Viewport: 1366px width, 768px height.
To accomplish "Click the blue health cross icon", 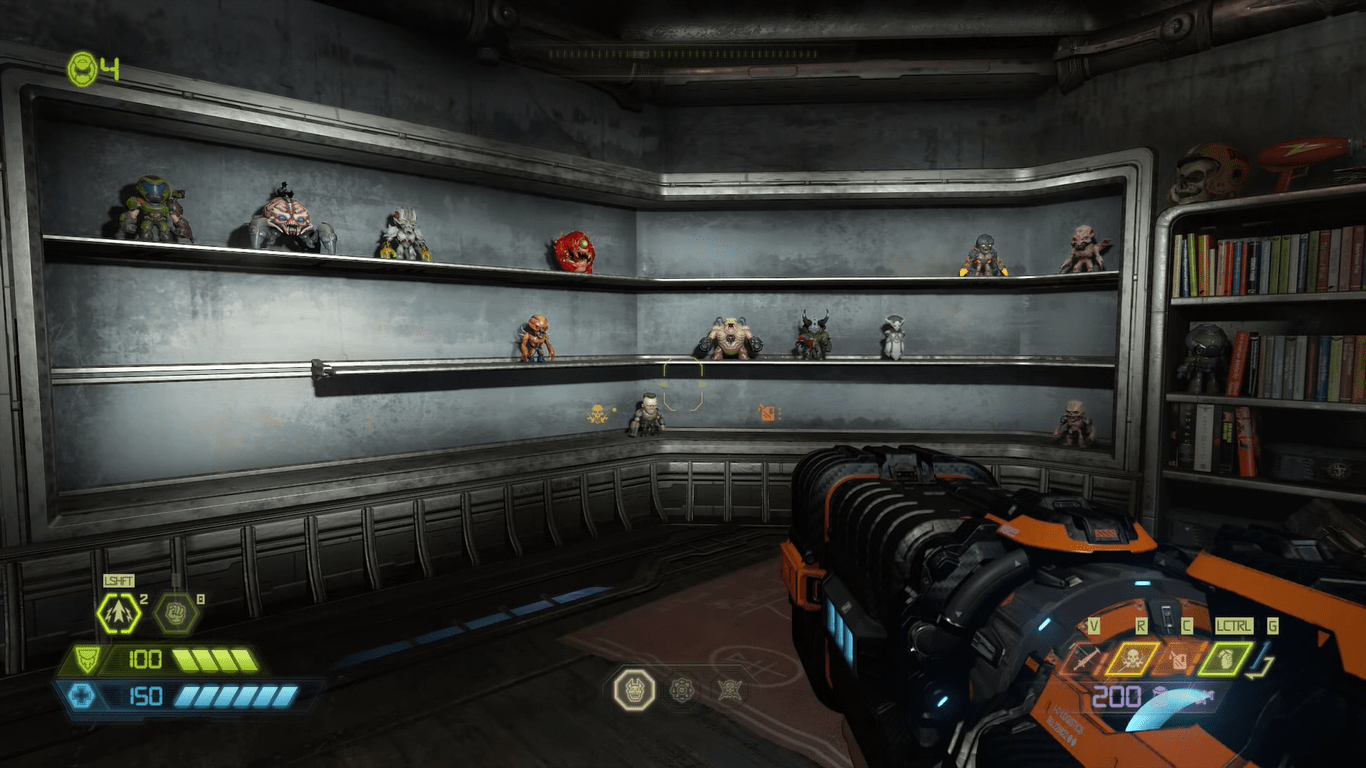I will tap(84, 694).
